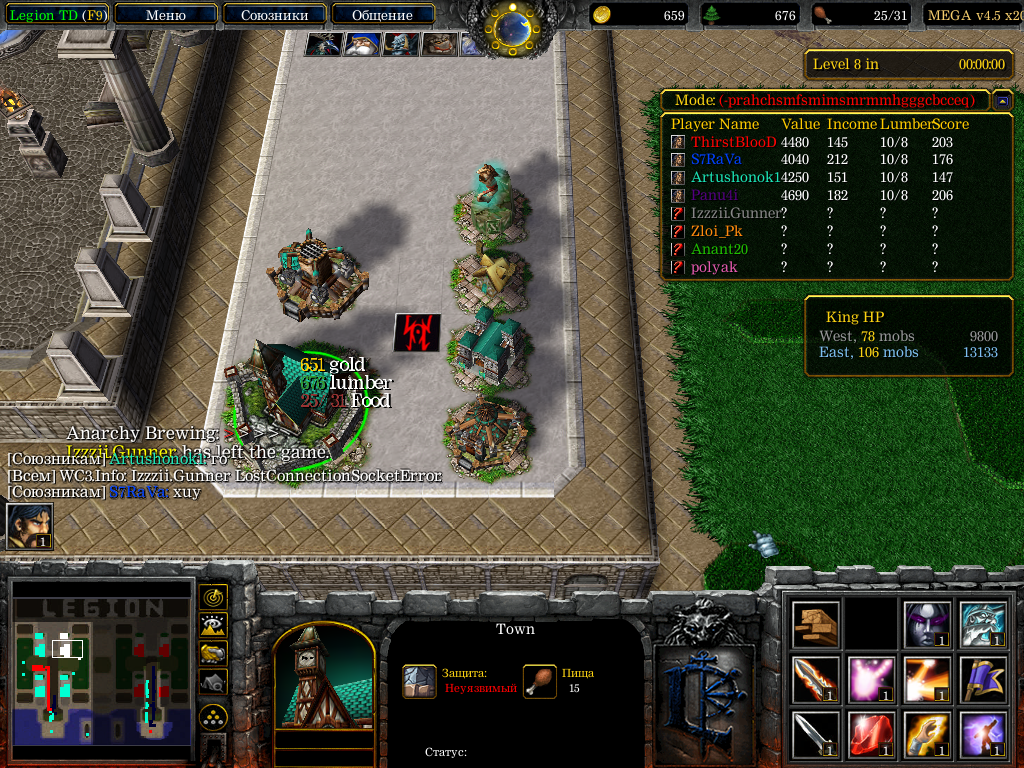1024x768 pixels.
Task: Activate the glowing golden hand ability
Action: [x=925, y=734]
